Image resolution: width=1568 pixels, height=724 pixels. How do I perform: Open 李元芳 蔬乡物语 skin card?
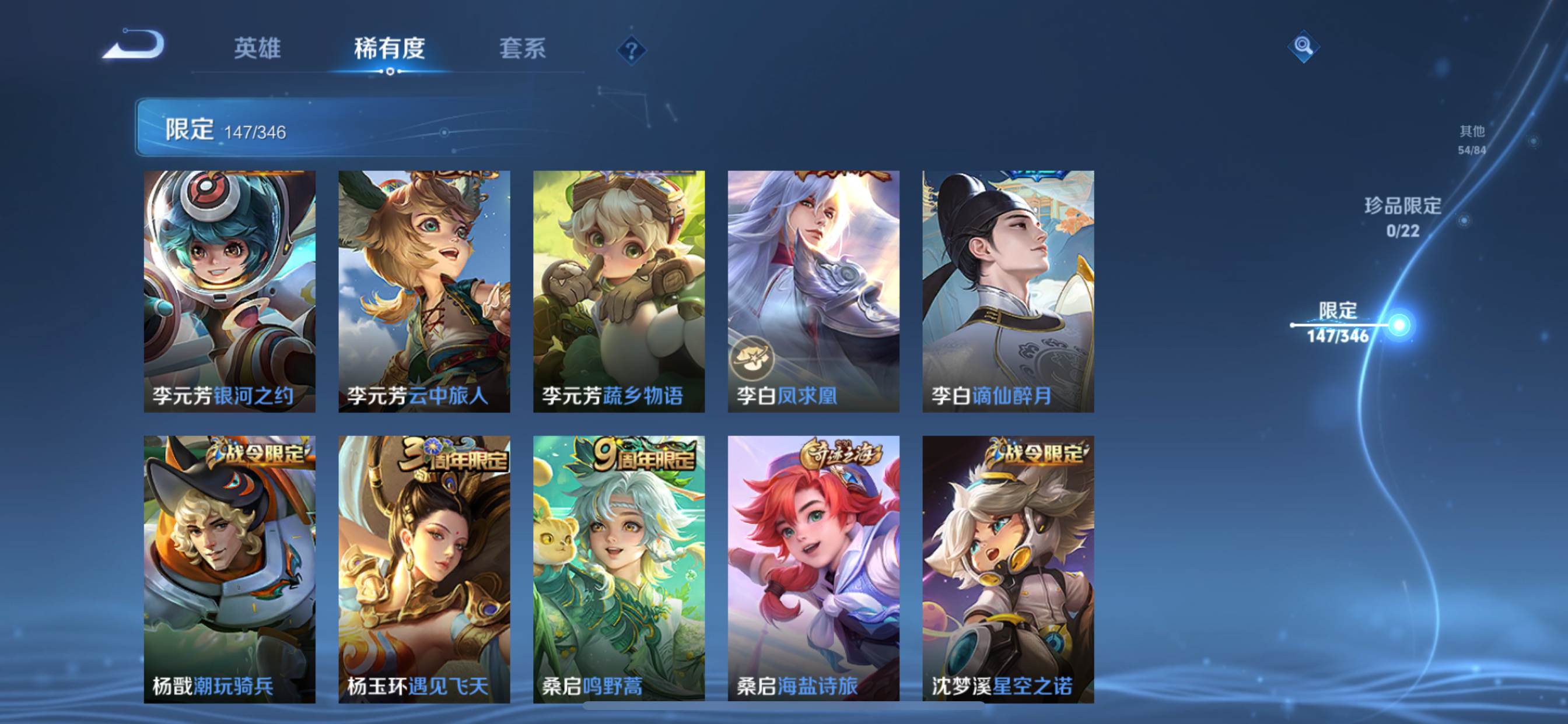coord(619,291)
